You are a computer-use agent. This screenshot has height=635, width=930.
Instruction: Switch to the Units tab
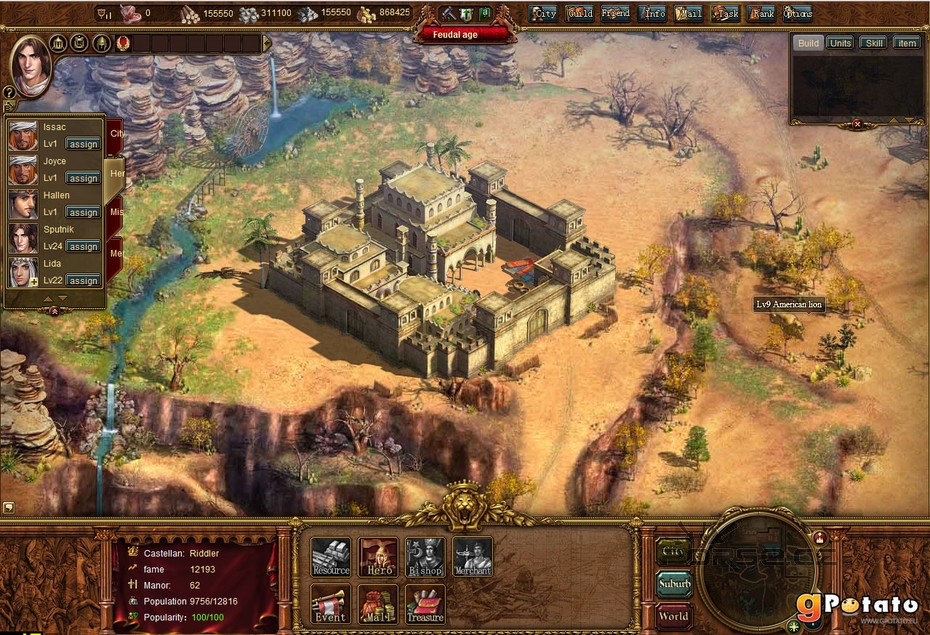pyautogui.click(x=841, y=43)
